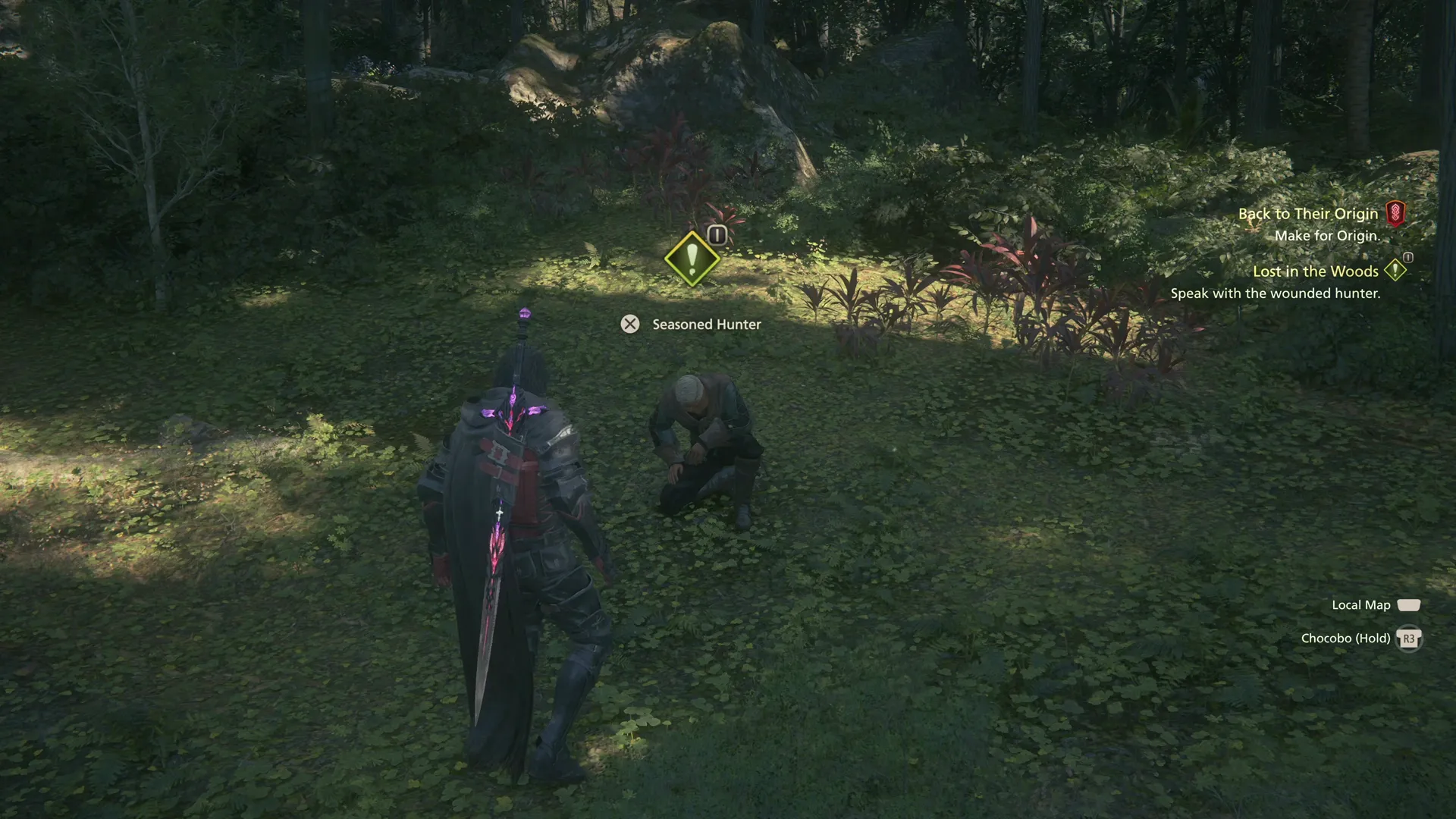Screen dimensions: 1456x819
Task: Select the Back to Their Origin quest entry
Action: pos(1308,213)
